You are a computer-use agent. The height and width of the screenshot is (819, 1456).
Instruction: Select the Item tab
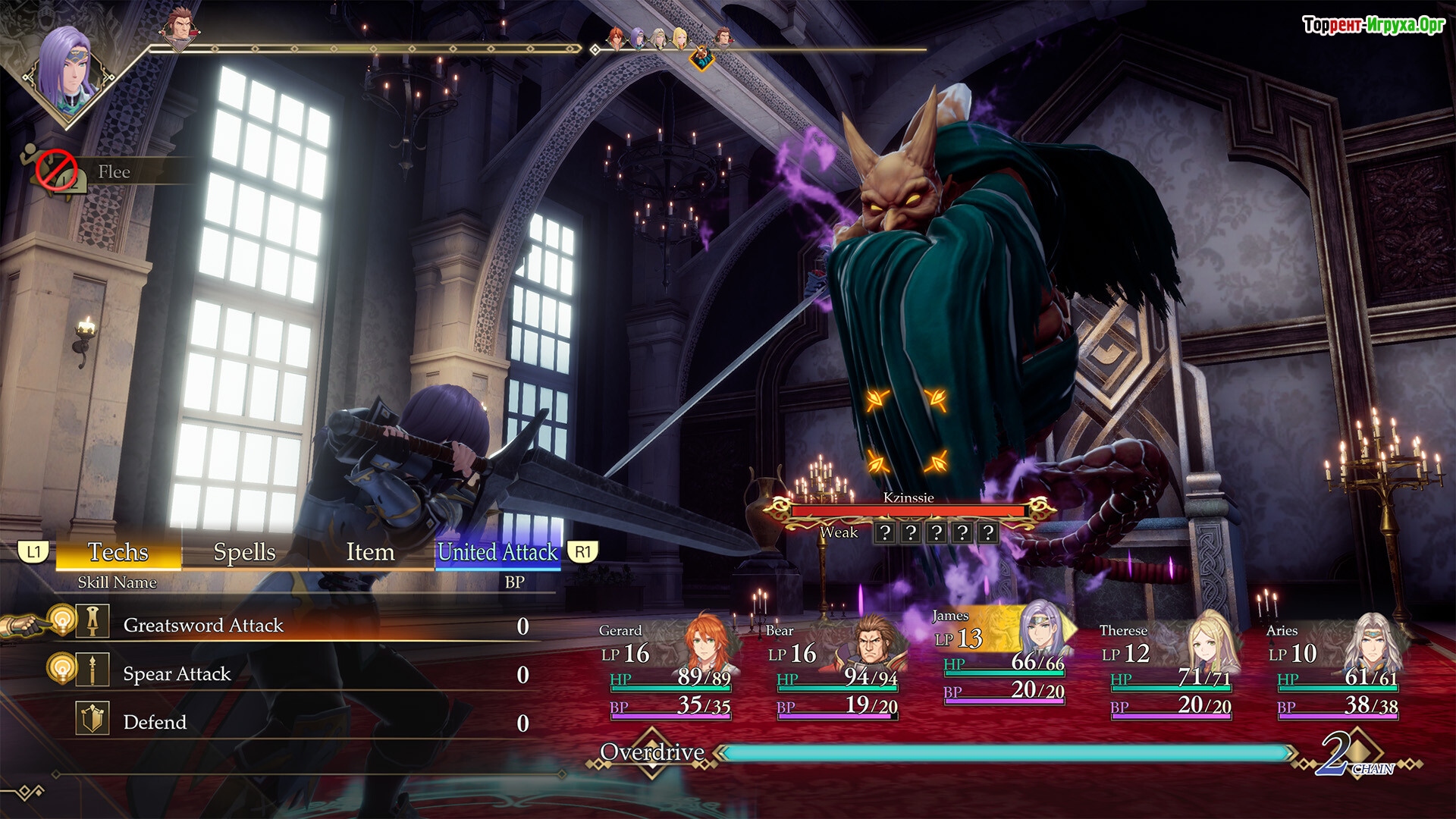(x=370, y=552)
